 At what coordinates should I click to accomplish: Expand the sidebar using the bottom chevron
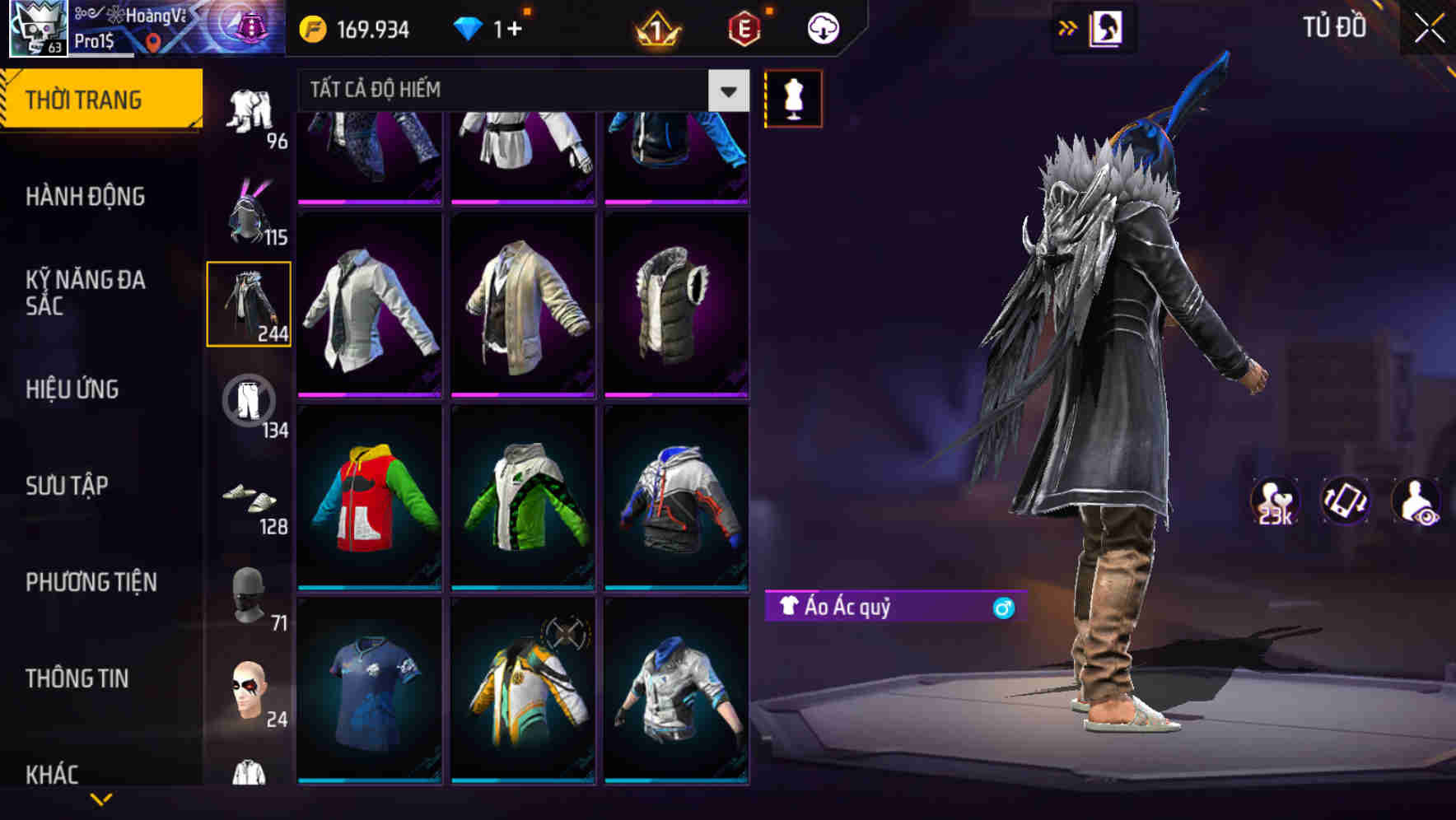[103, 797]
